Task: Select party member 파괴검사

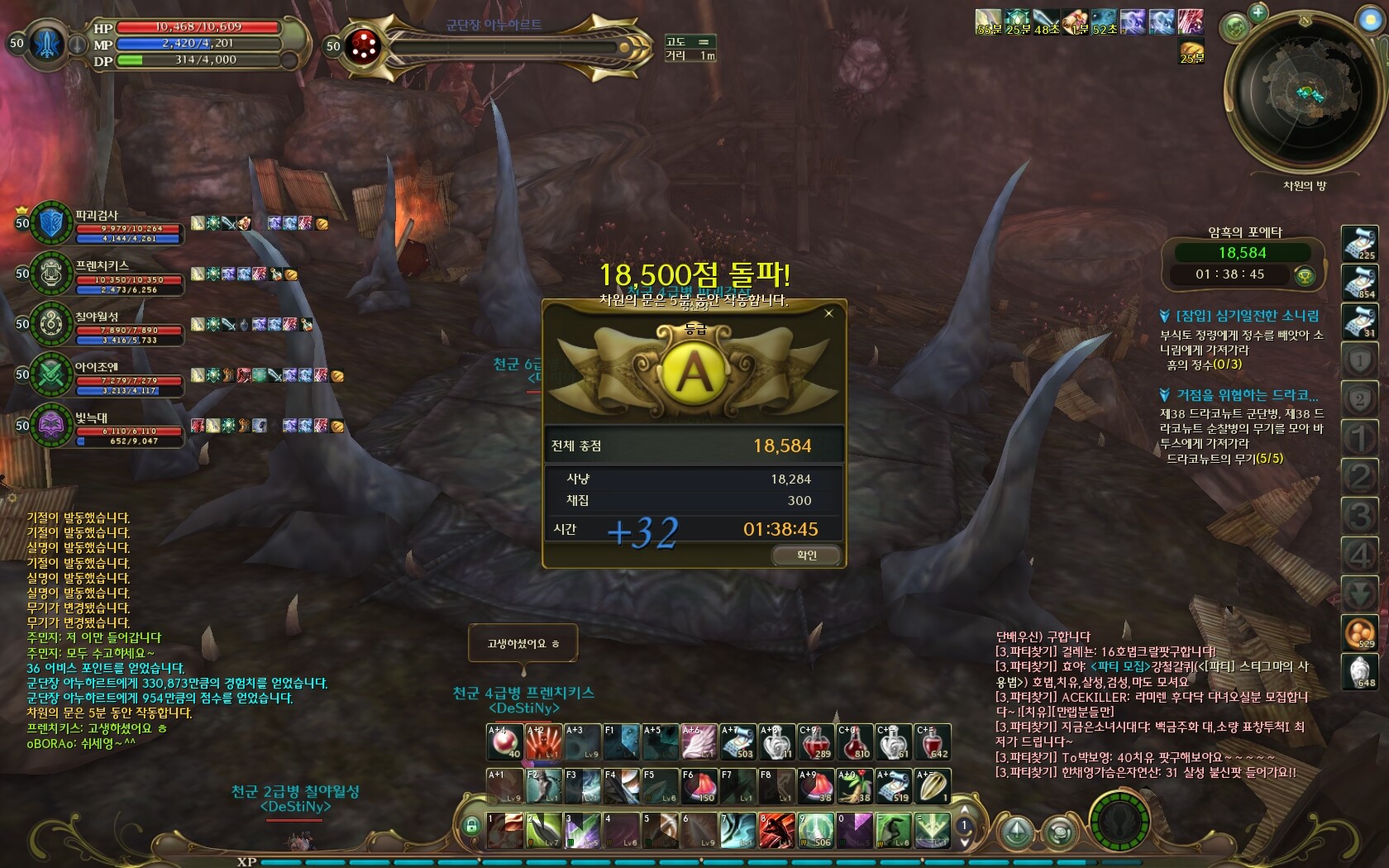Action: tap(51, 223)
